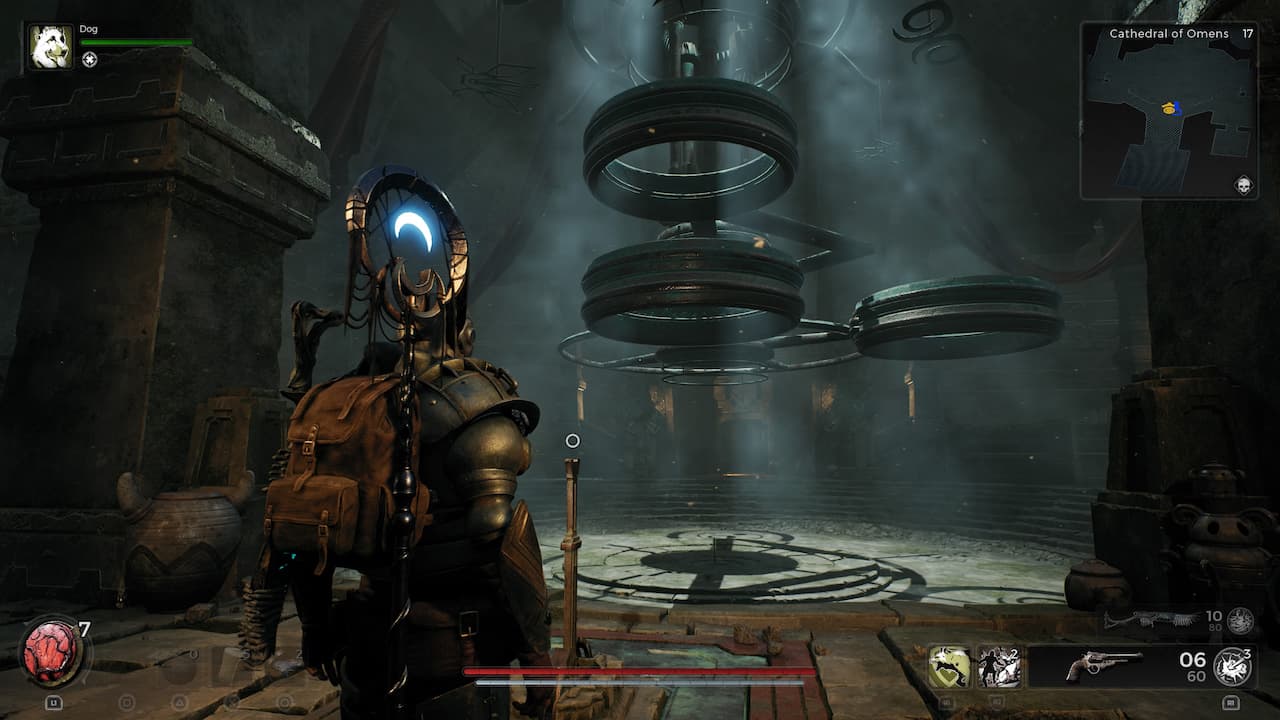Select the revolver weapon slot

tap(1103, 665)
